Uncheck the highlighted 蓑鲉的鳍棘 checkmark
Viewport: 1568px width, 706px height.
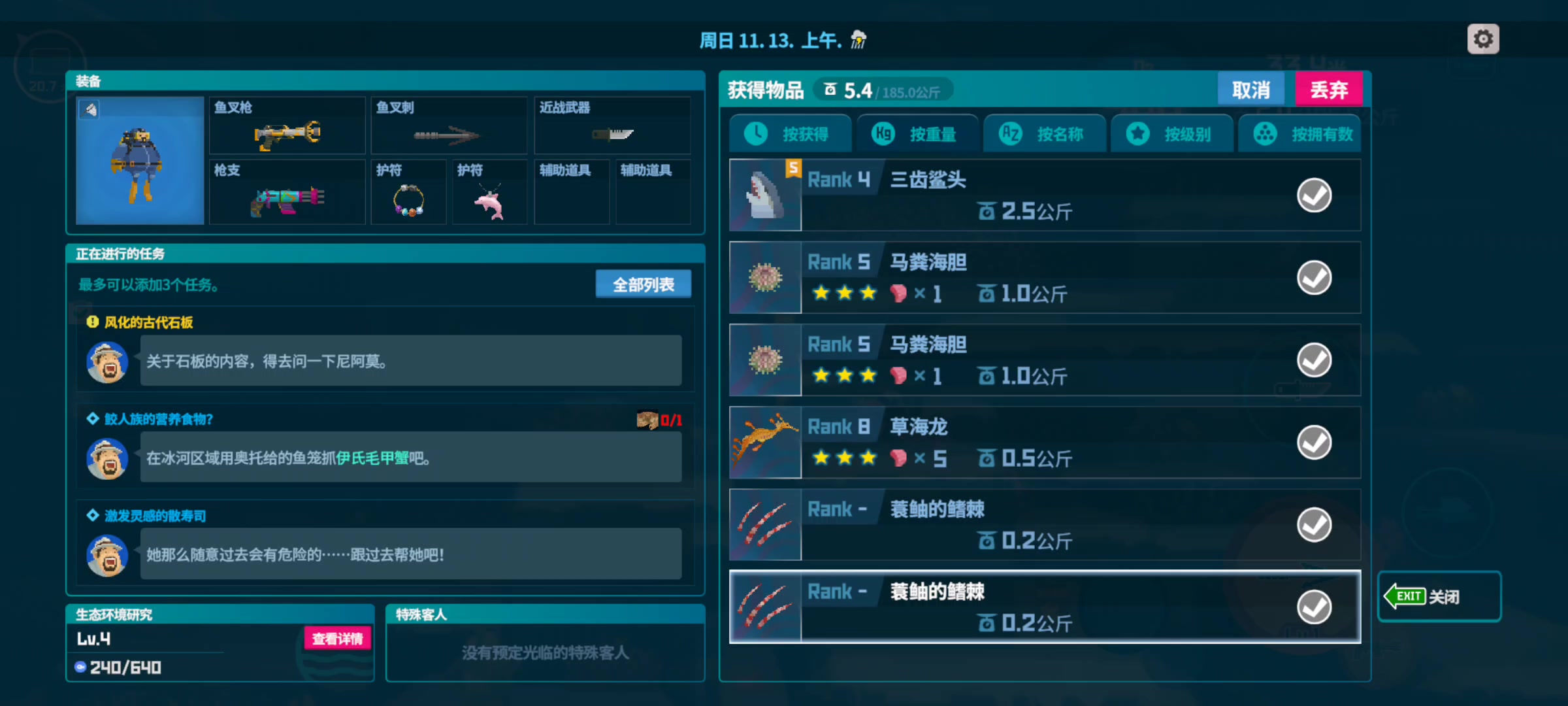1314,607
